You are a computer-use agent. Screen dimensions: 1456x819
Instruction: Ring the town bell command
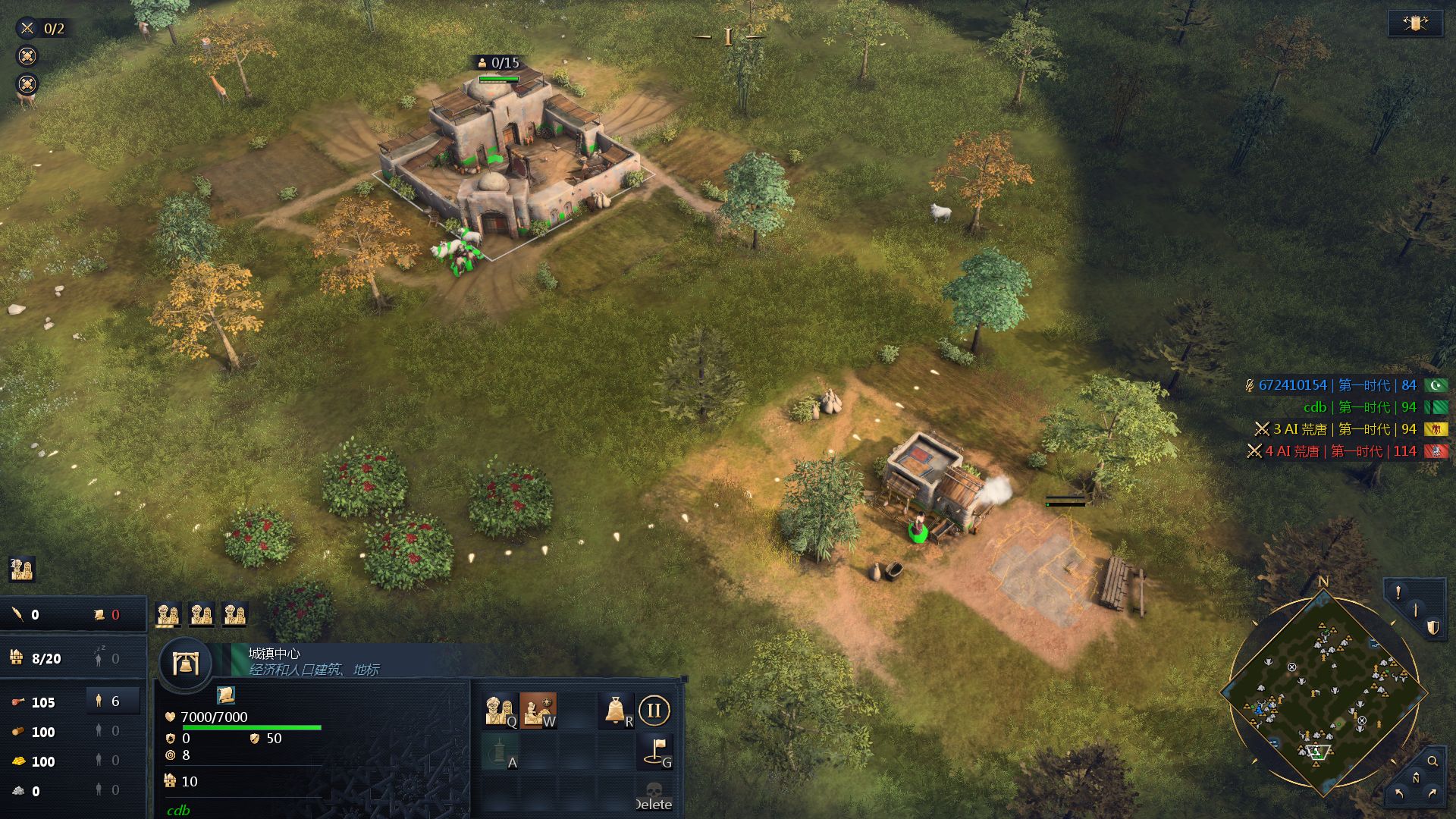(616, 711)
